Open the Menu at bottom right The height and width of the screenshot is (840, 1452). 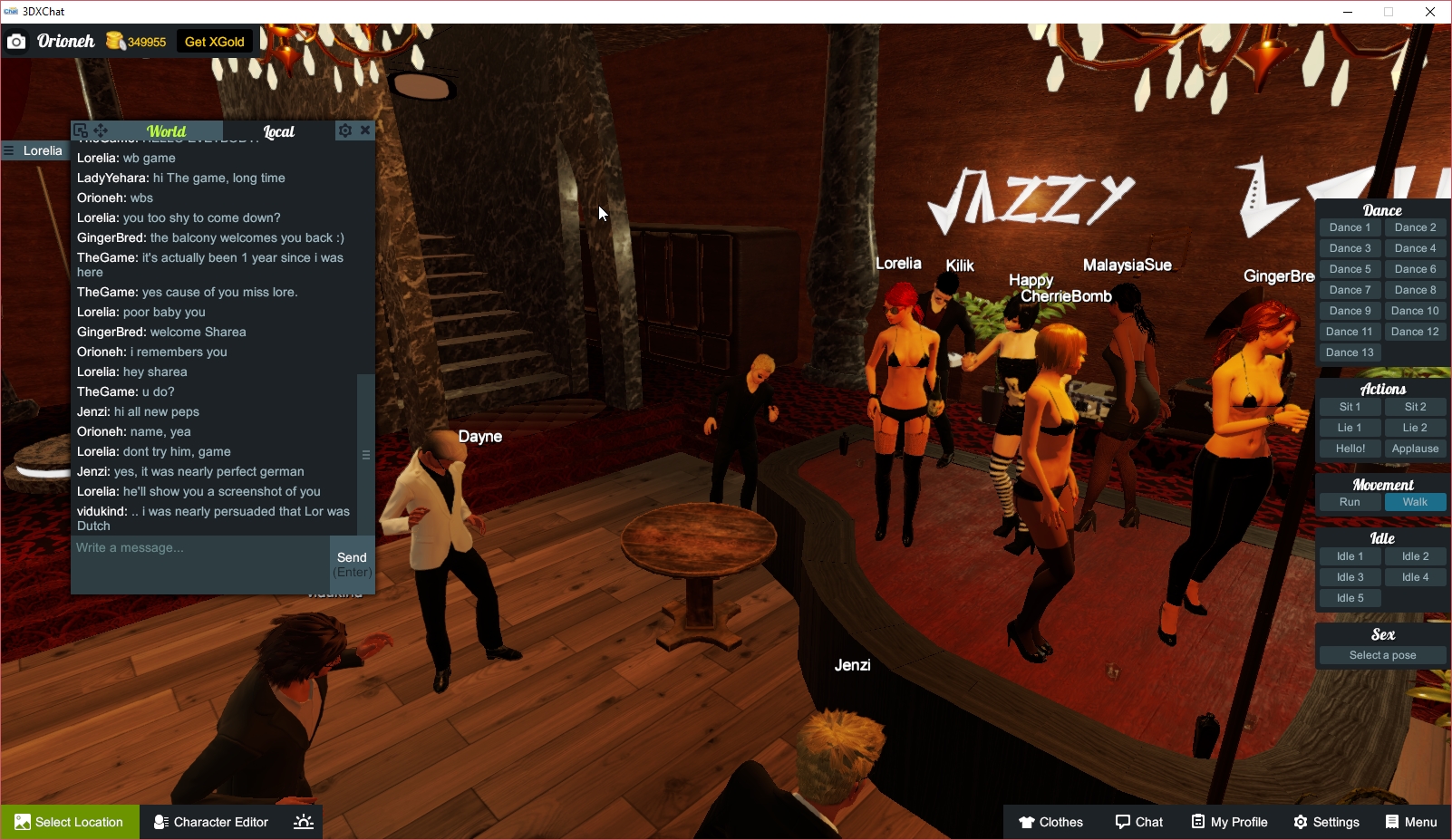click(x=1410, y=822)
